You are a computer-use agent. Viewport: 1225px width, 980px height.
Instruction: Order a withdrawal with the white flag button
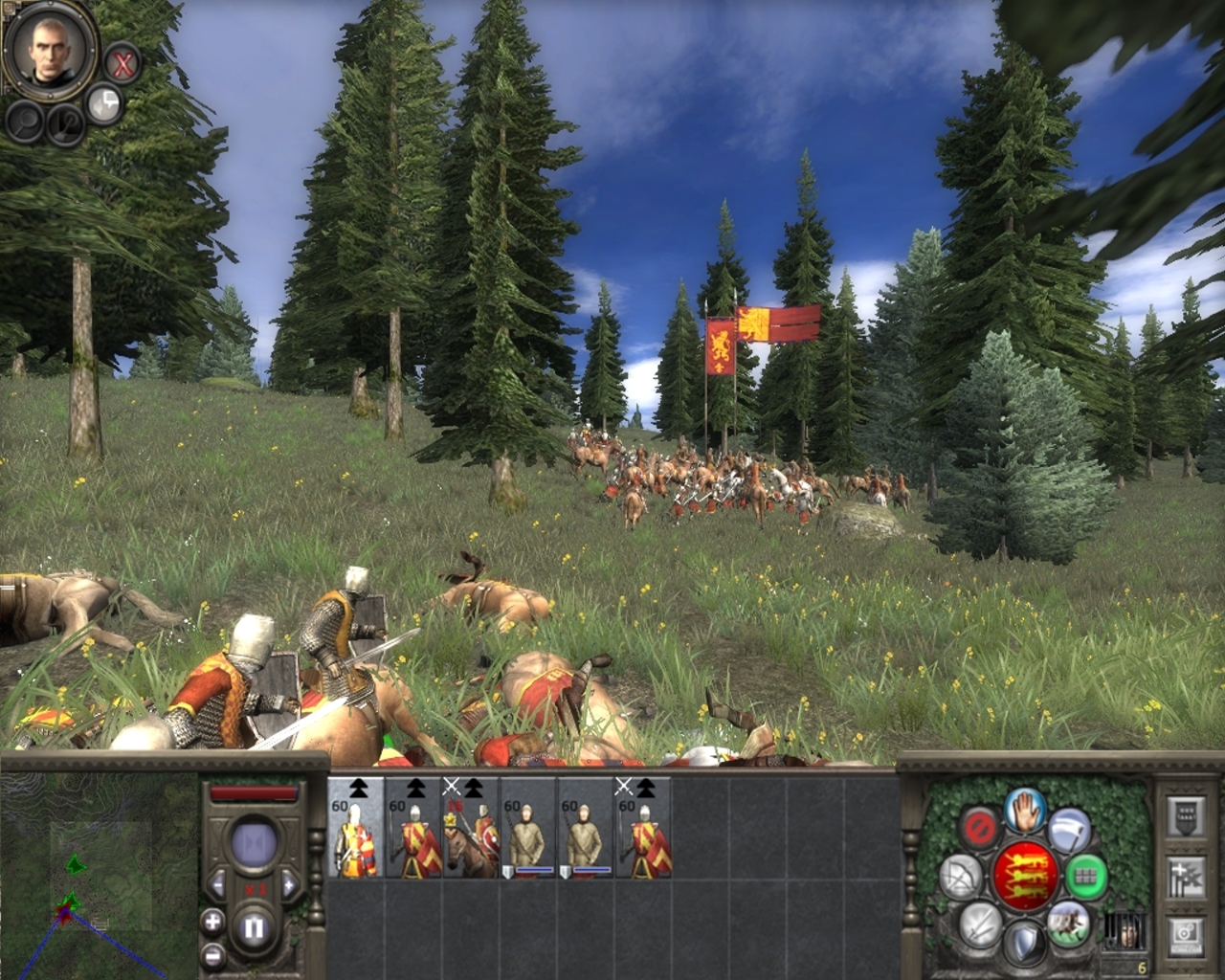click(x=1068, y=830)
